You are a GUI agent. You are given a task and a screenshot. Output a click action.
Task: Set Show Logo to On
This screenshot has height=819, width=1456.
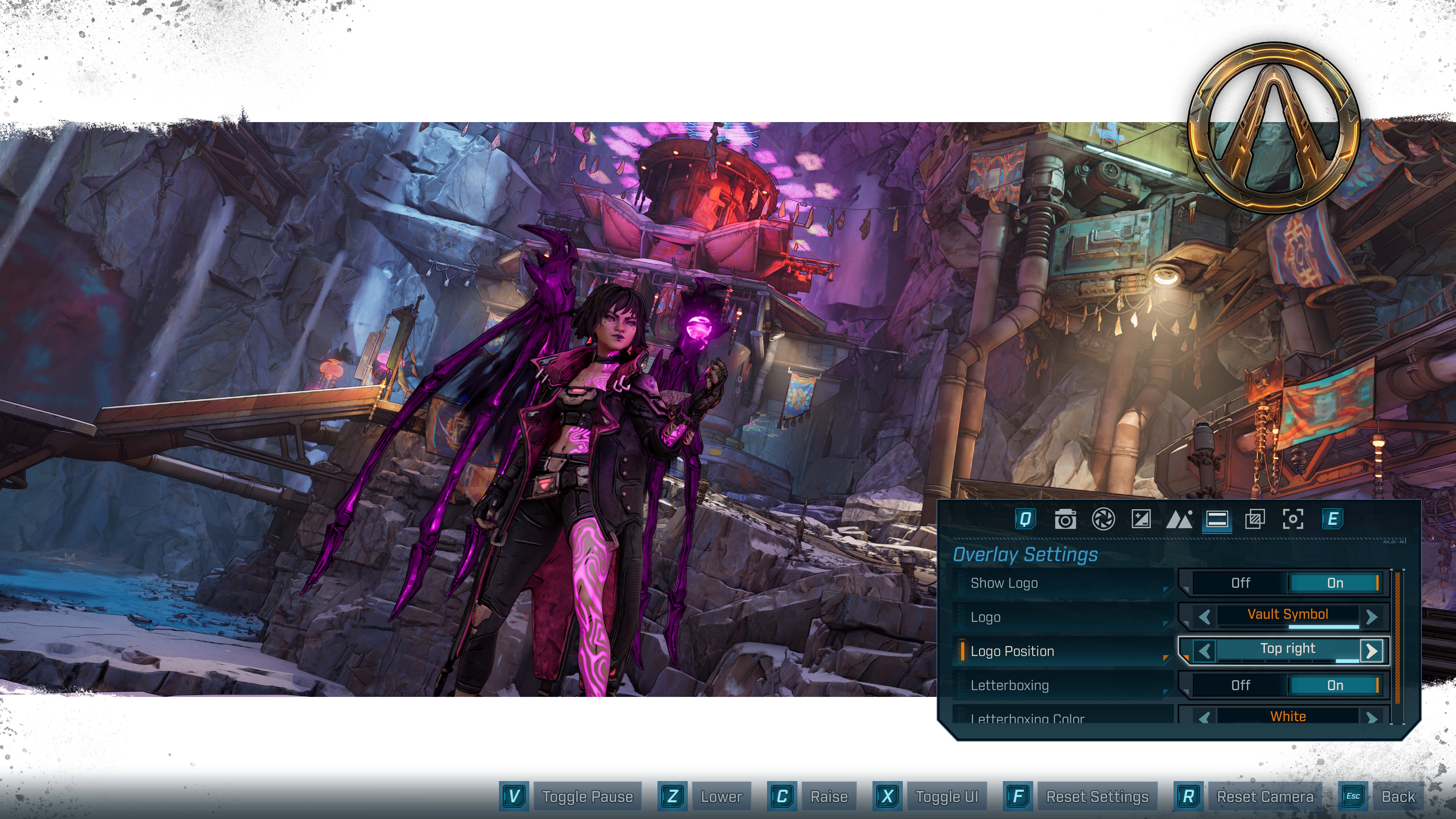[1336, 583]
